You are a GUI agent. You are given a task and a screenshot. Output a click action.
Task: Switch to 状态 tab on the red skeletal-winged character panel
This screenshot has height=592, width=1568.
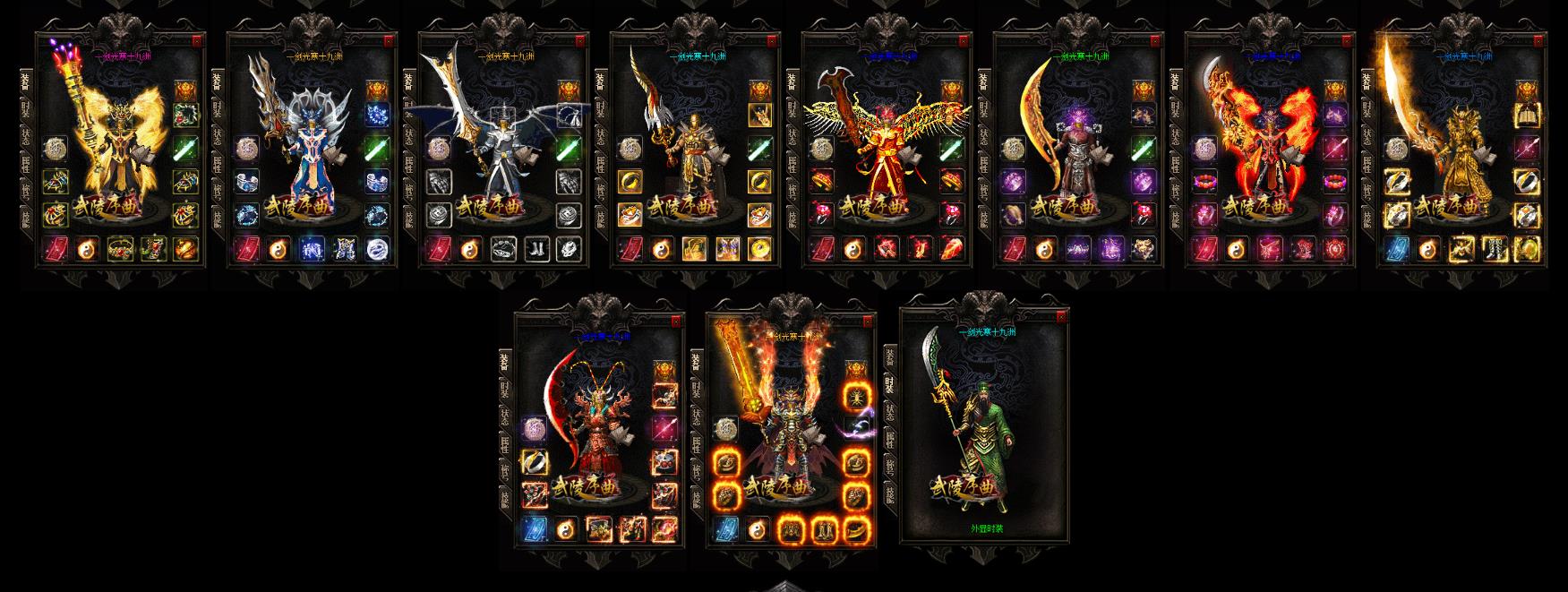793,136
